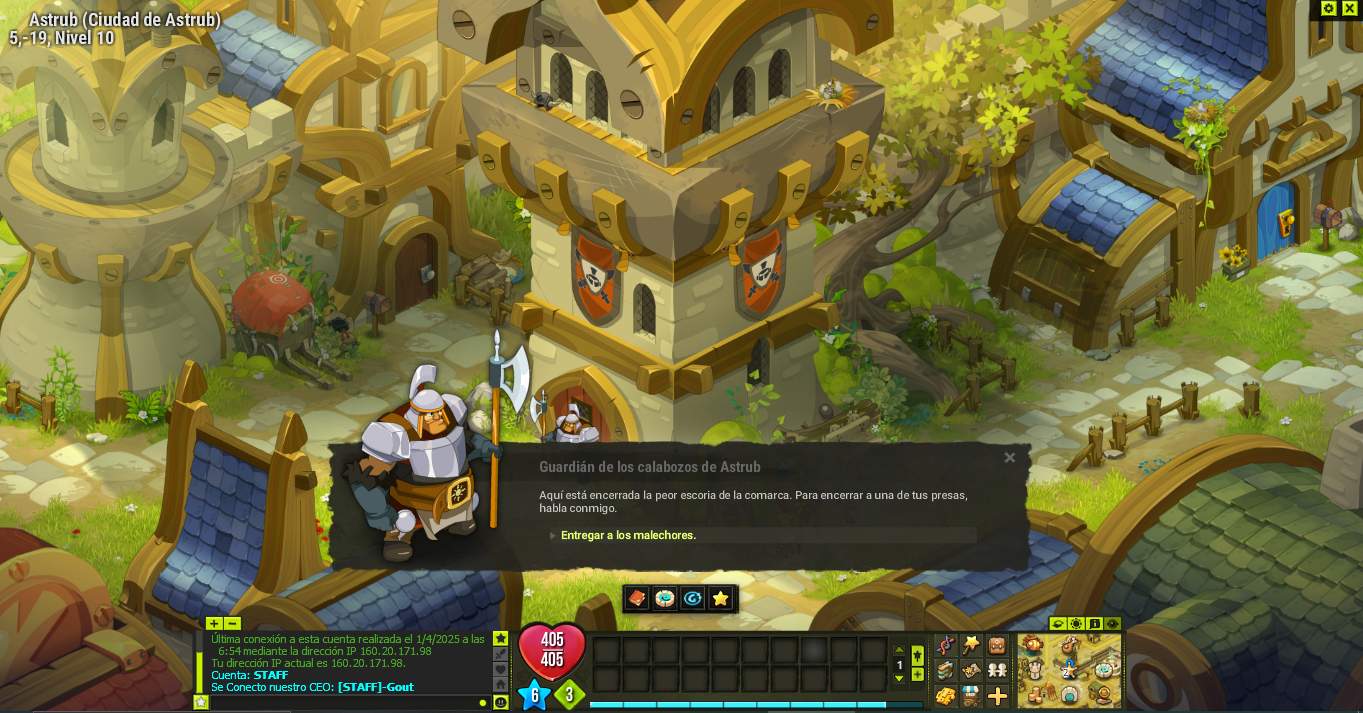The image size is (1363, 713).
Task: Open the brown backpack inventory
Action: (997, 645)
